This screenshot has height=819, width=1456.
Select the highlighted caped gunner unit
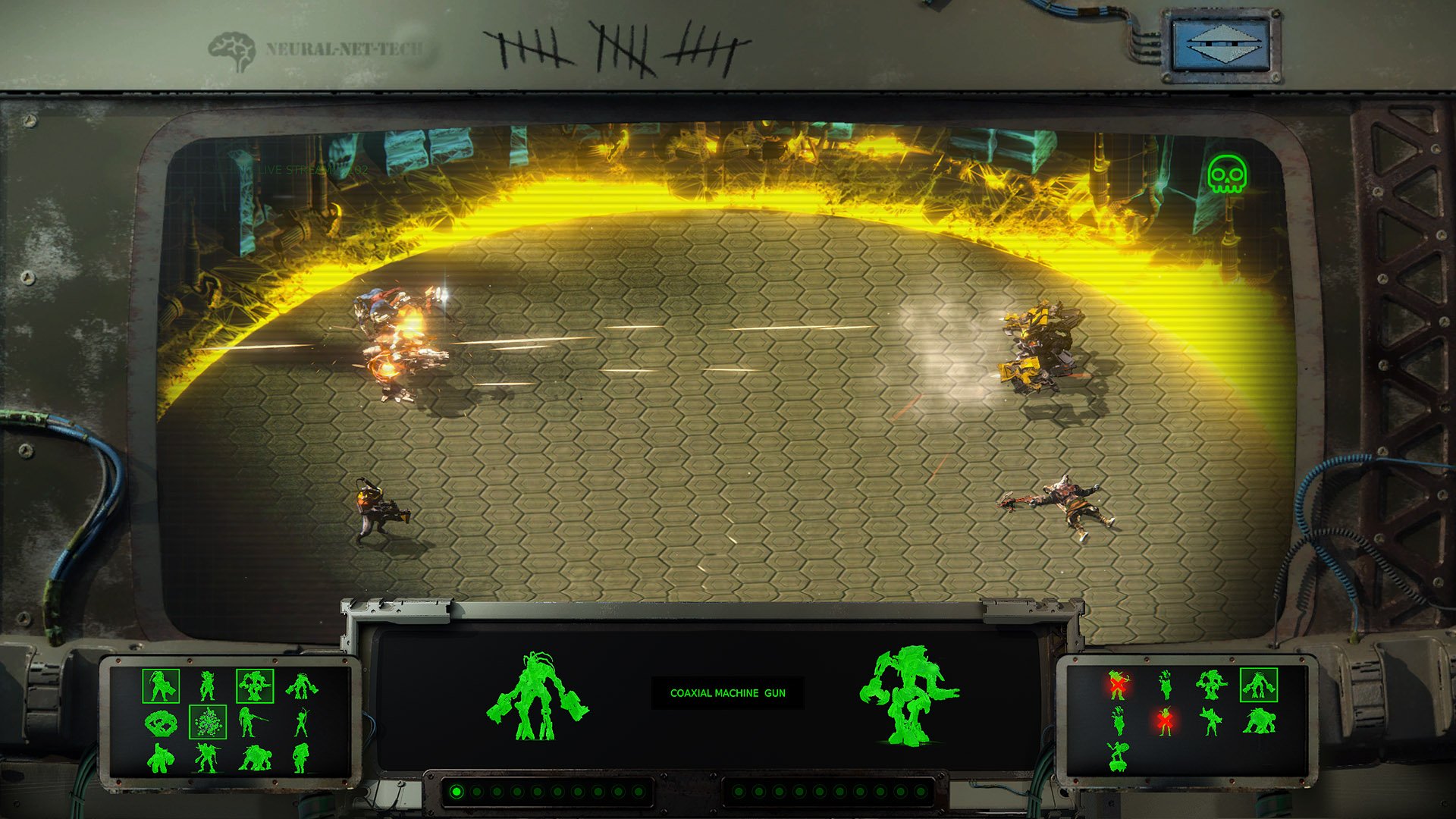pos(161,686)
